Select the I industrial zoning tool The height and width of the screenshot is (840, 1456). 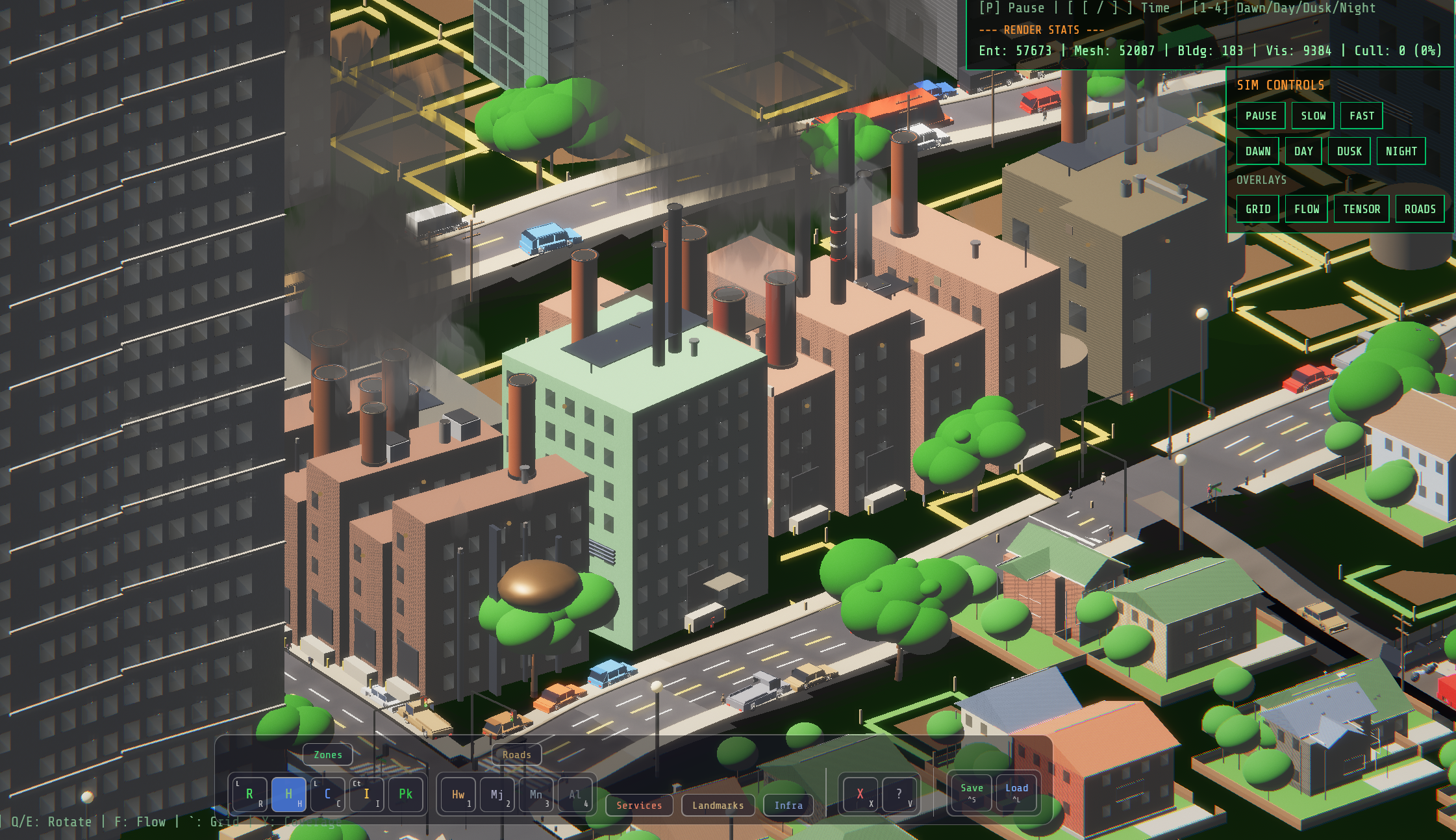(367, 793)
